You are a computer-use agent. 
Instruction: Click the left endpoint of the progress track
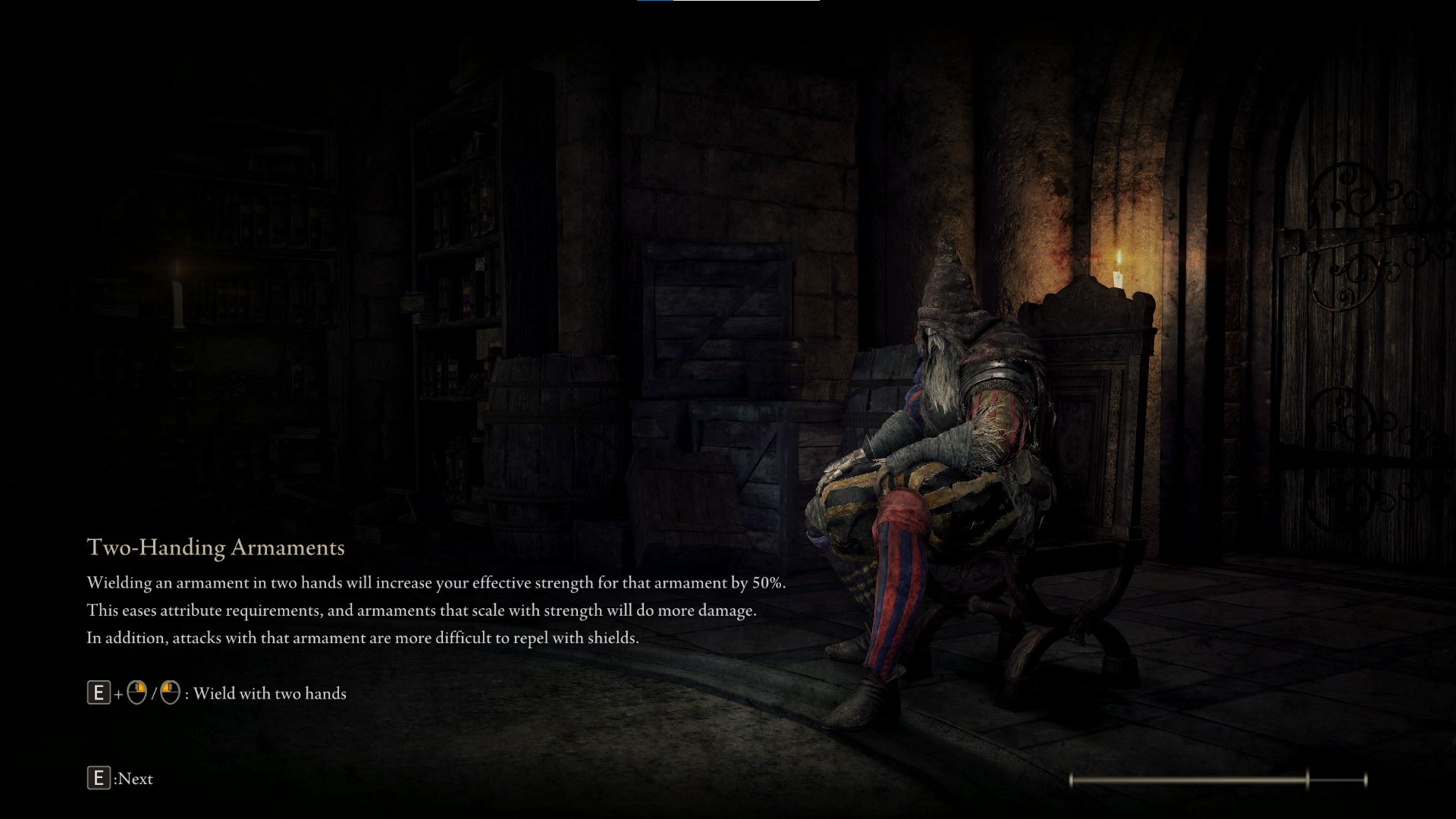tap(1072, 779)
